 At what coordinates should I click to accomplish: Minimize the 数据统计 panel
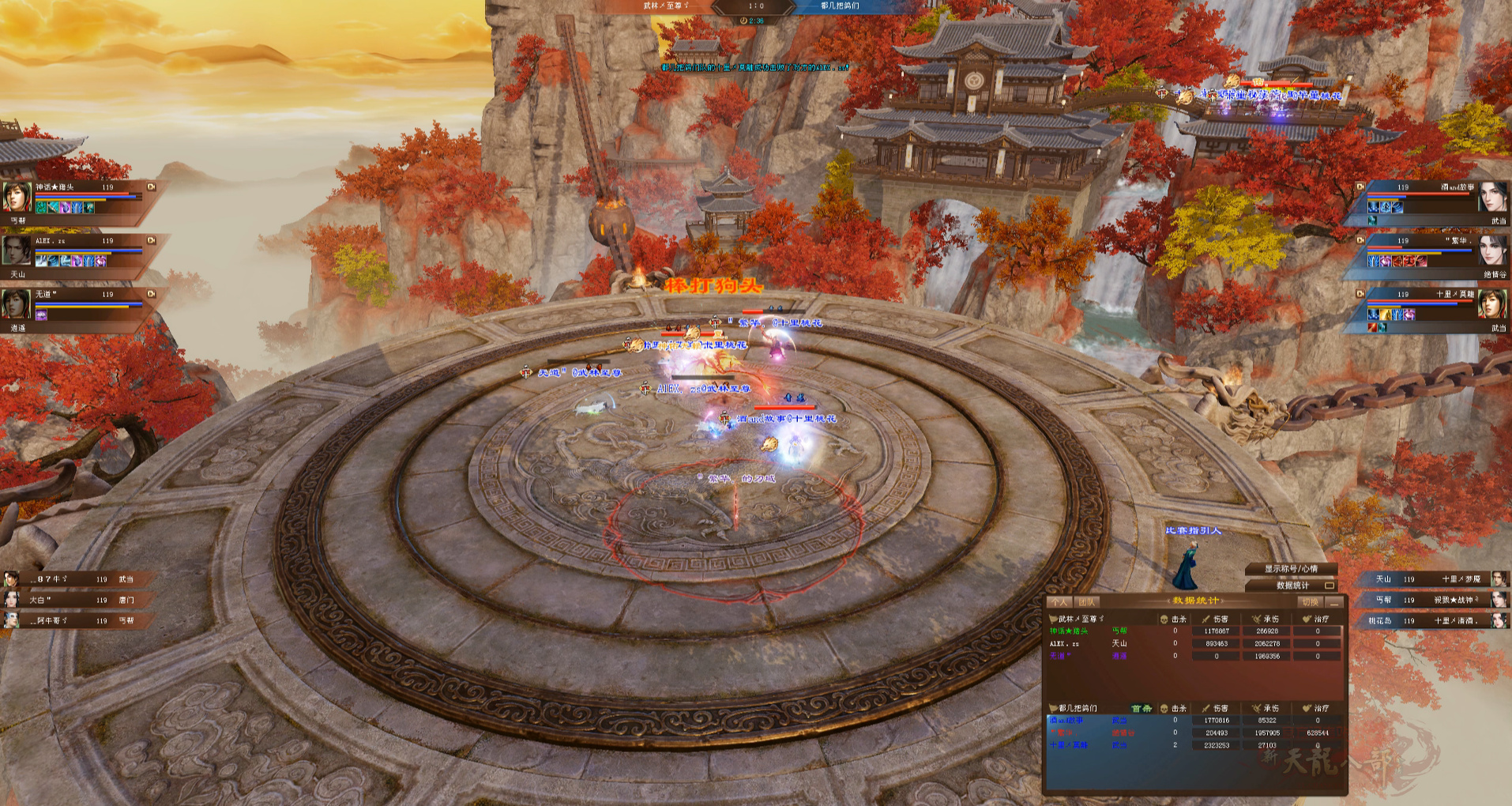1334,602
